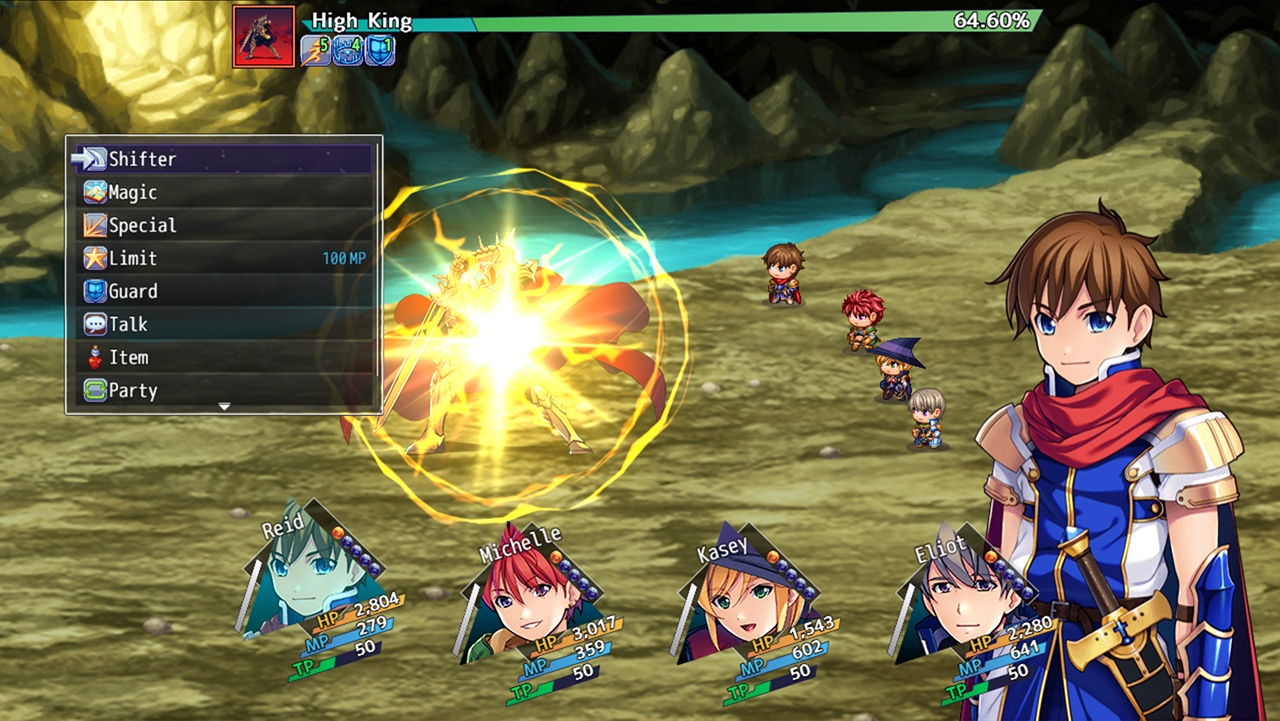Inspect the lightning bolt status icon

coord(315,50)
